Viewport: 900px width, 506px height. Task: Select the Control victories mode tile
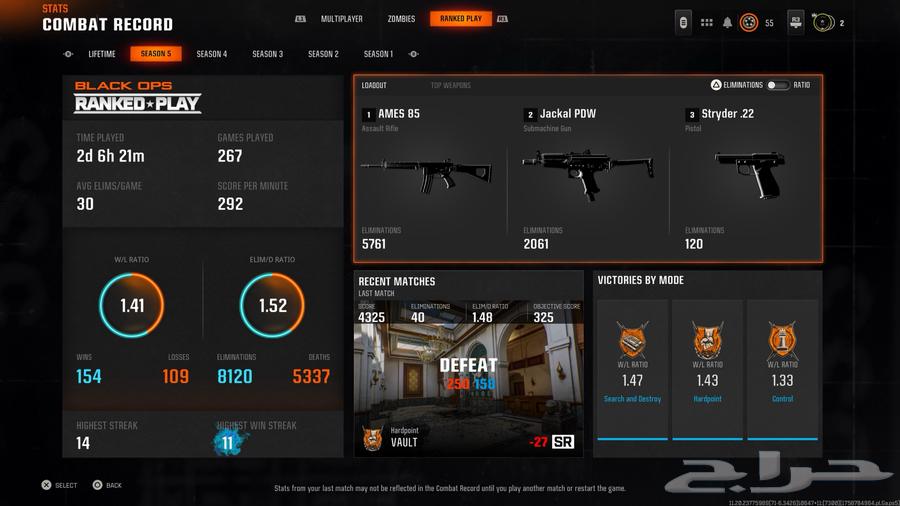point(782,368)
